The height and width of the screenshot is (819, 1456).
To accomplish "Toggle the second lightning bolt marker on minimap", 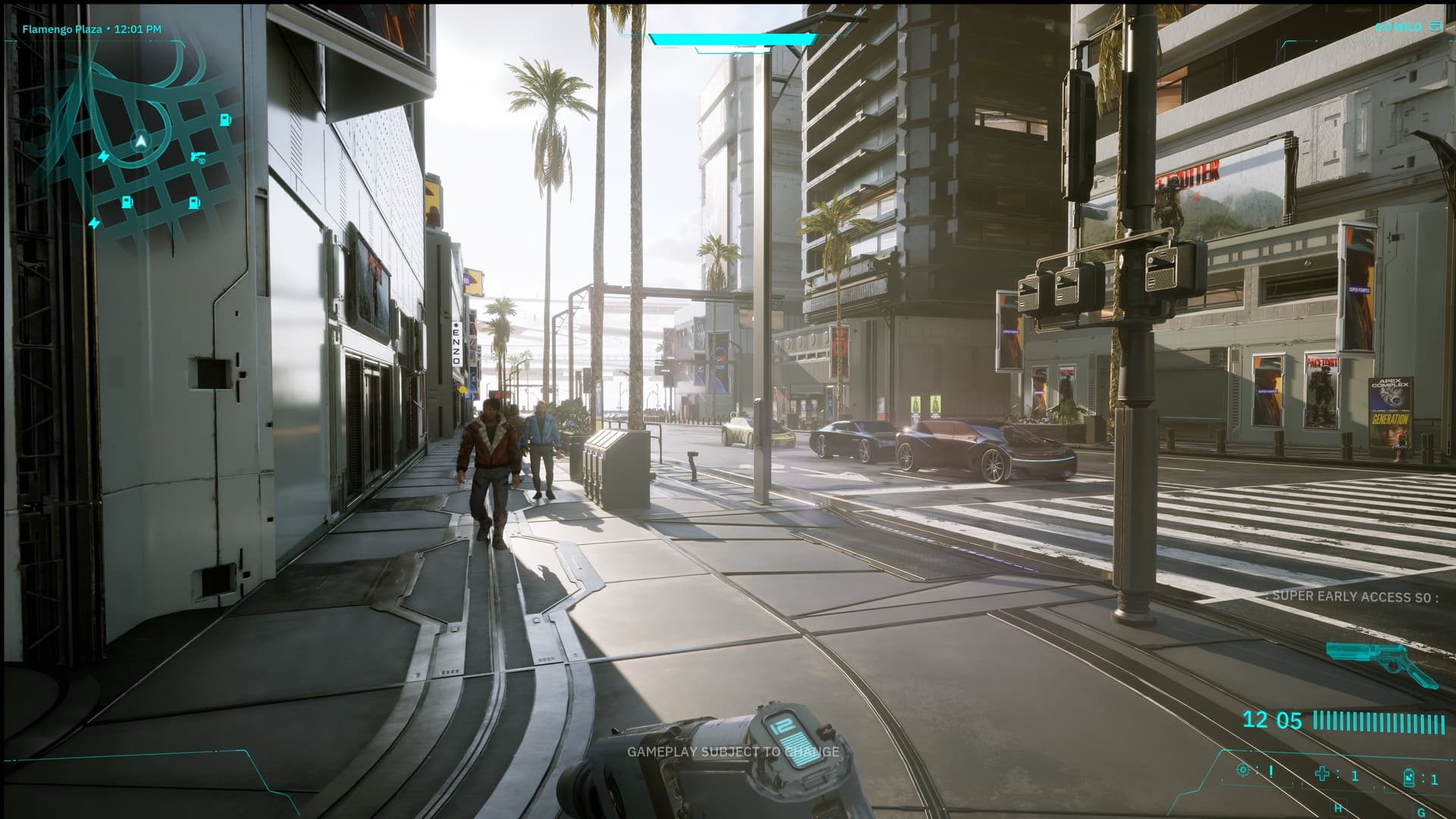I will [x=94, y=223].
